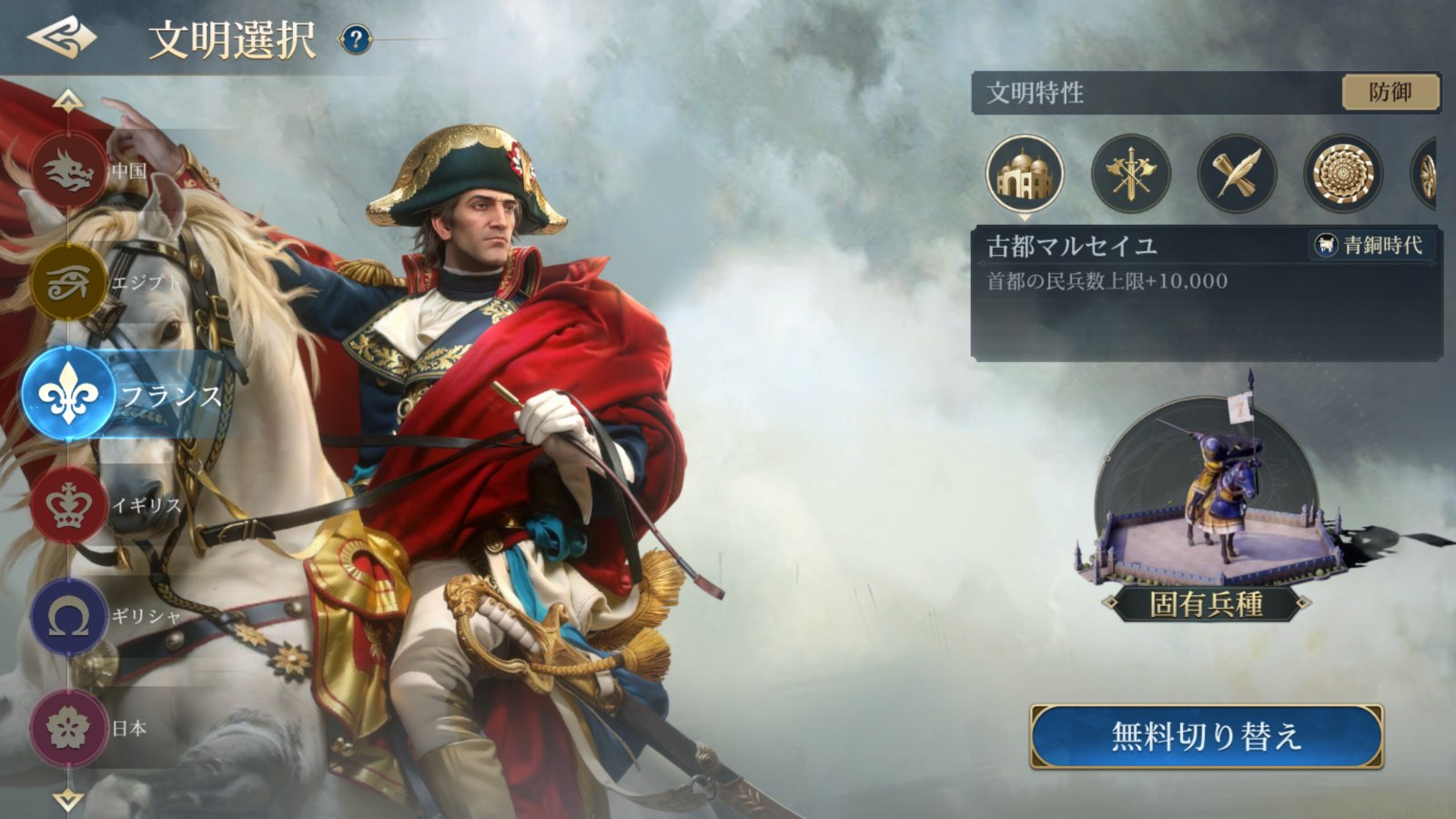Select the domed palace trait icon

coord(1025,174)
